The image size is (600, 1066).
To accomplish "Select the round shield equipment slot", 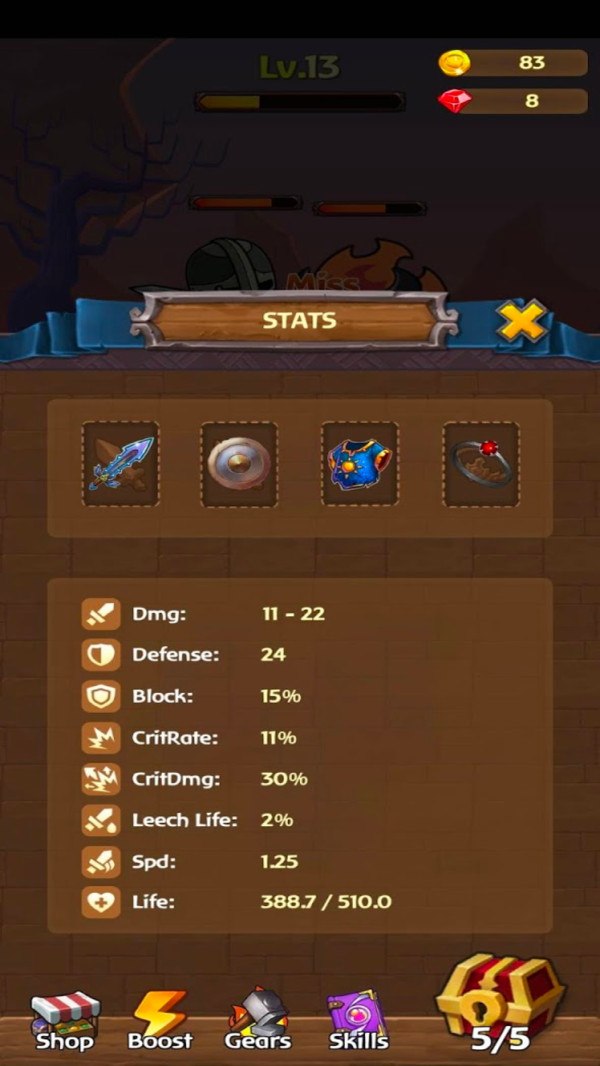I will pos(239,464).
